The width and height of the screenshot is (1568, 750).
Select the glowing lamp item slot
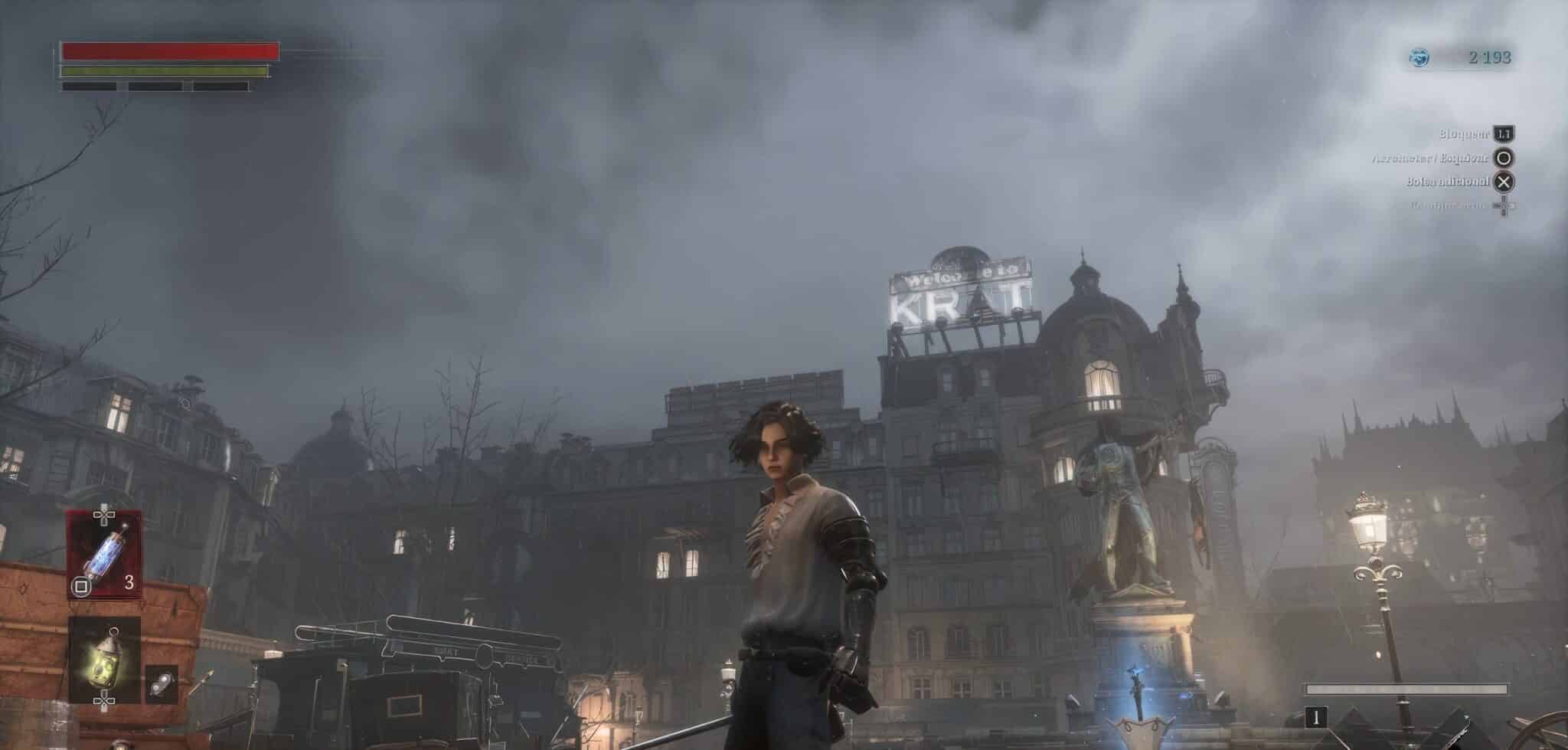click(104, 660)
